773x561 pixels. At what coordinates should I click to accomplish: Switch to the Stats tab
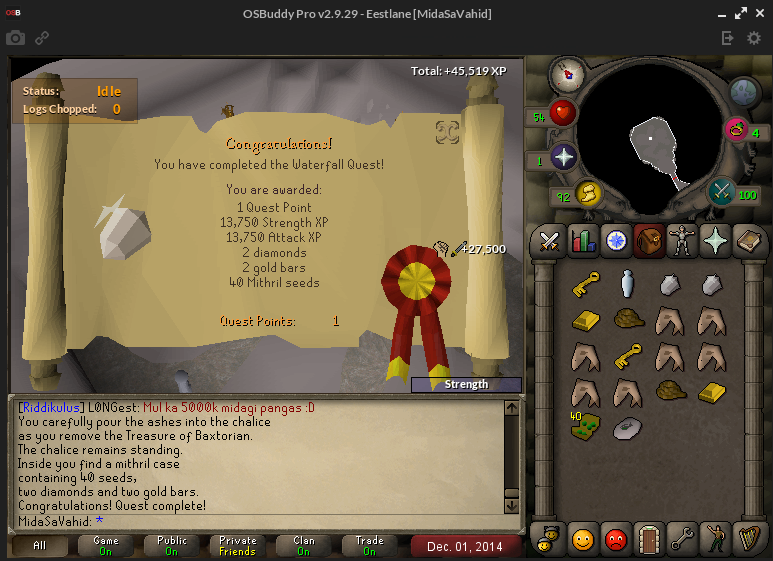click(582, 240)
